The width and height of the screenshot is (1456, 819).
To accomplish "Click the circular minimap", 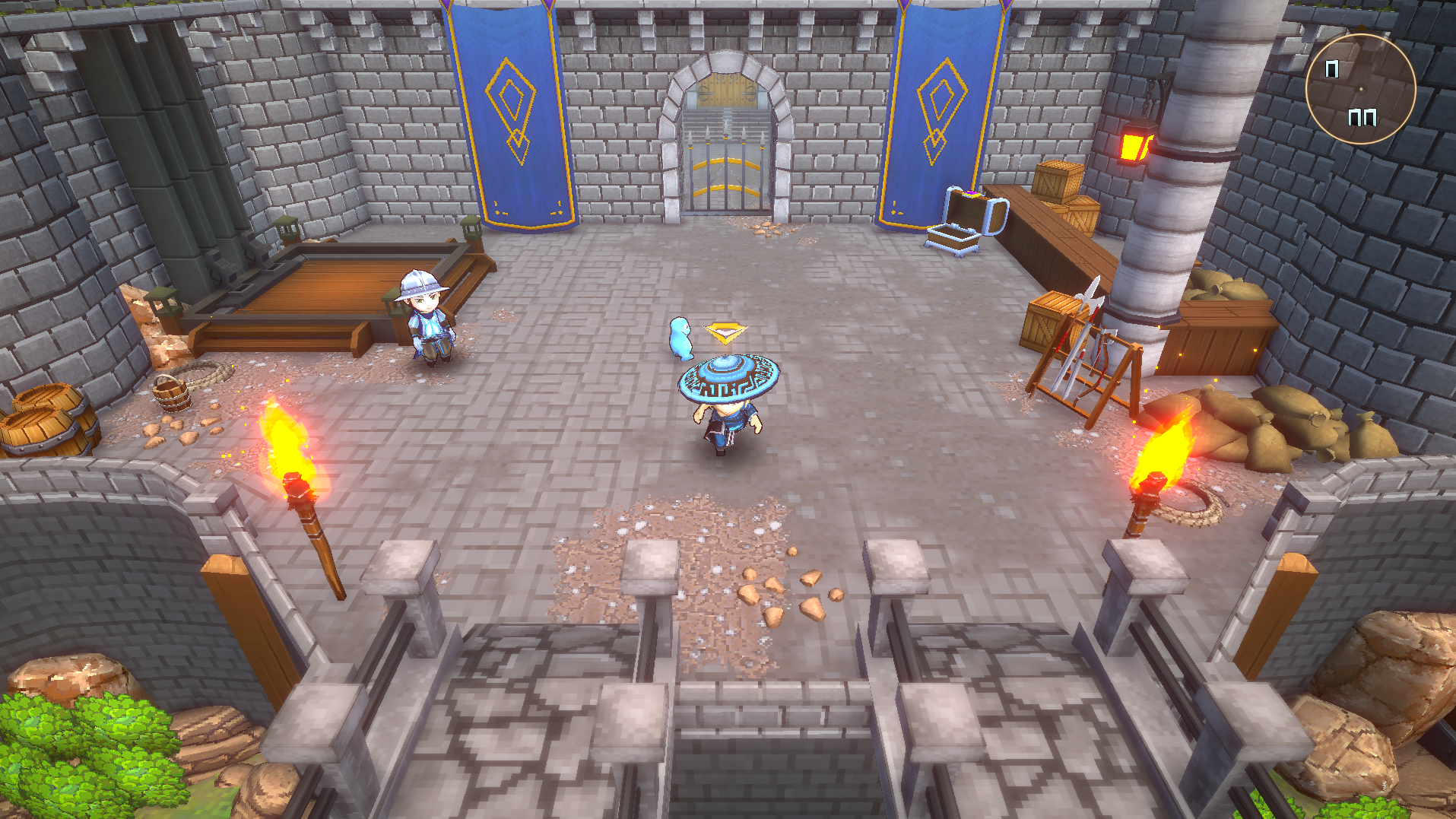I will 1360,89.
